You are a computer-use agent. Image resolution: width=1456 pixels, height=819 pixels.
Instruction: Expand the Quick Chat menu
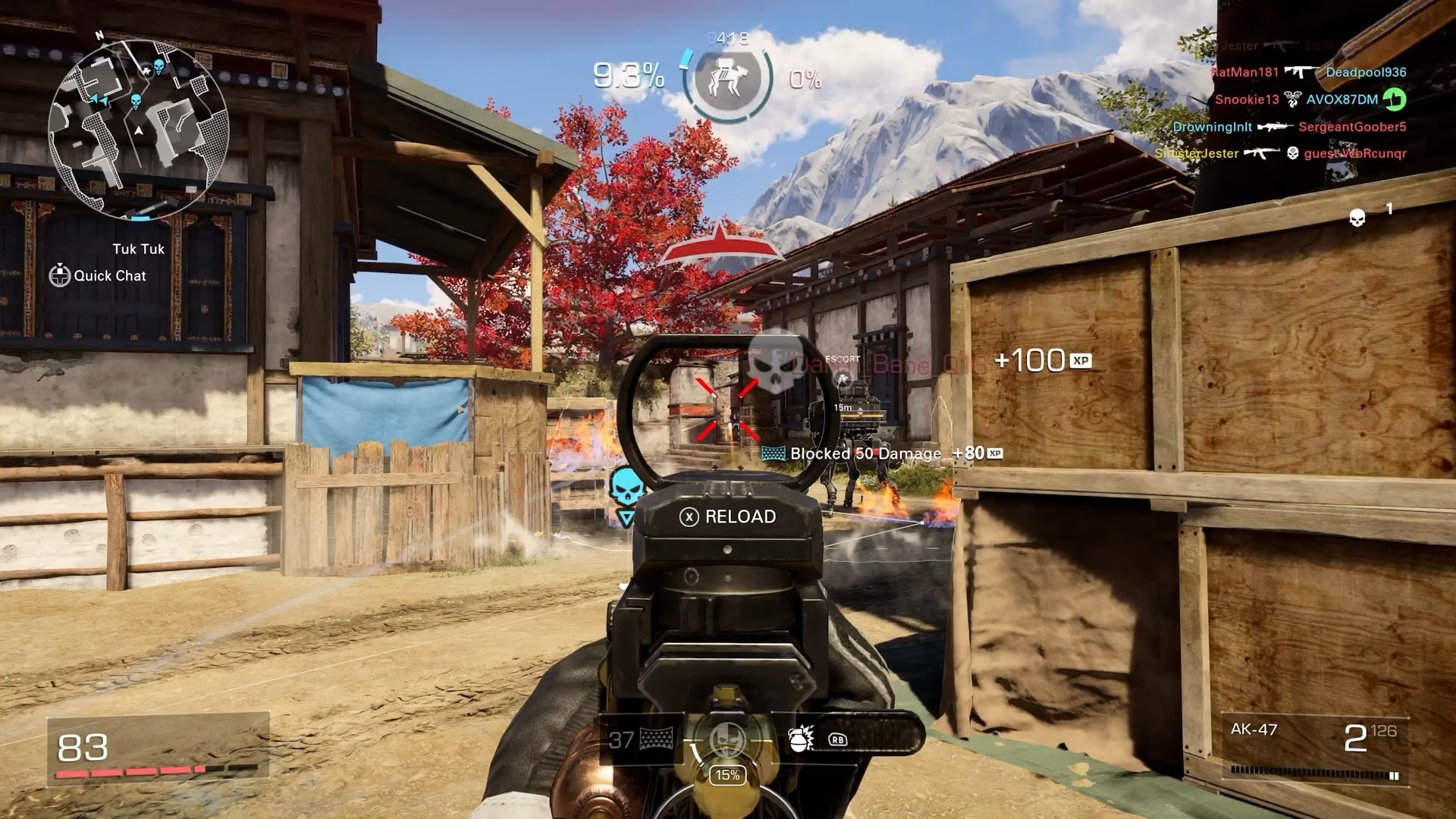(x=99, y=276)
